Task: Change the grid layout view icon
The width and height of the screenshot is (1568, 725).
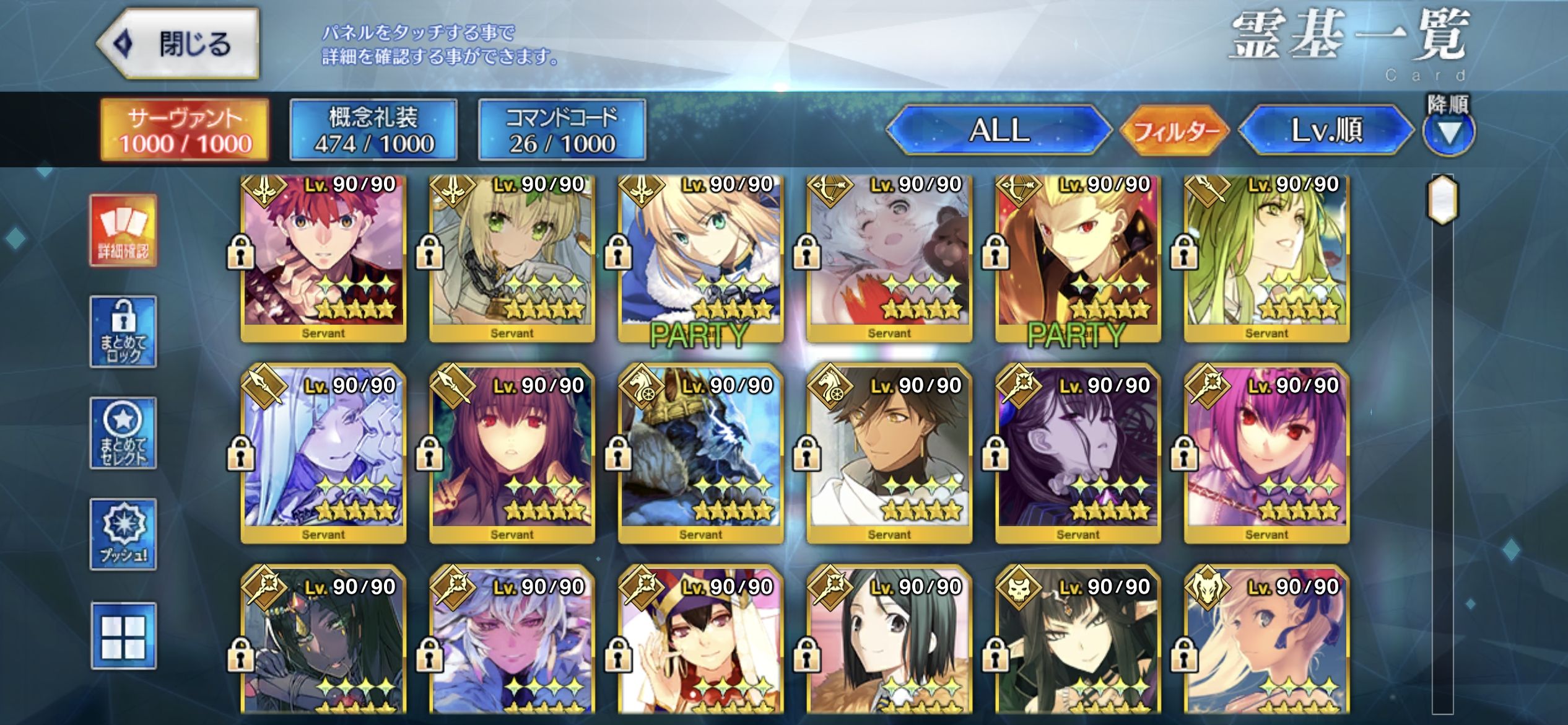Action: (123, 636)
